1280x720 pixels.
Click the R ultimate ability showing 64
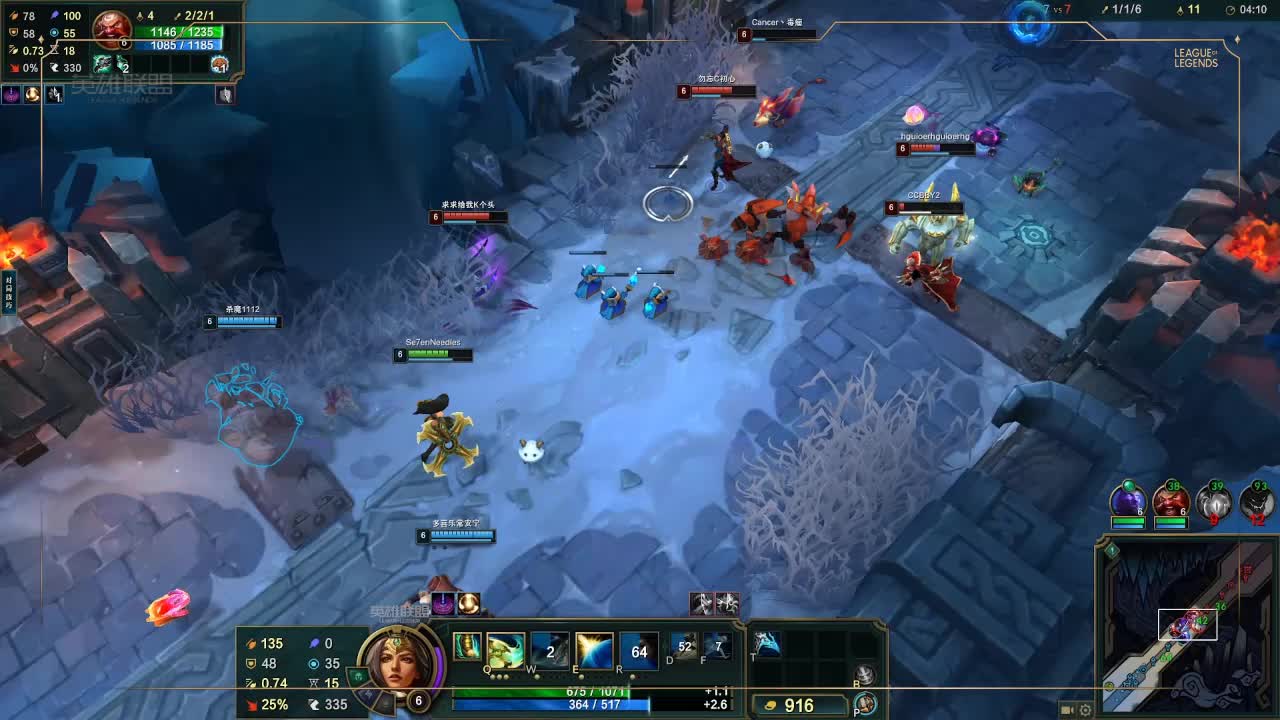pos(639,651)
